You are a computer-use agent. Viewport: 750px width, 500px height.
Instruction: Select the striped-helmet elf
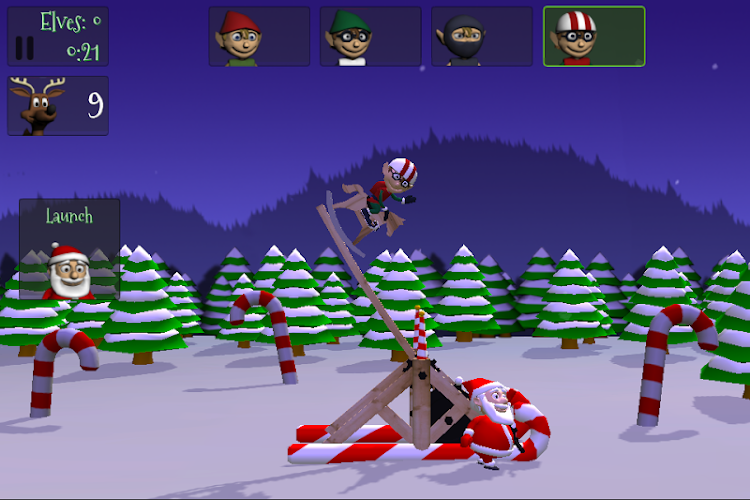click(x=594, y=37)
